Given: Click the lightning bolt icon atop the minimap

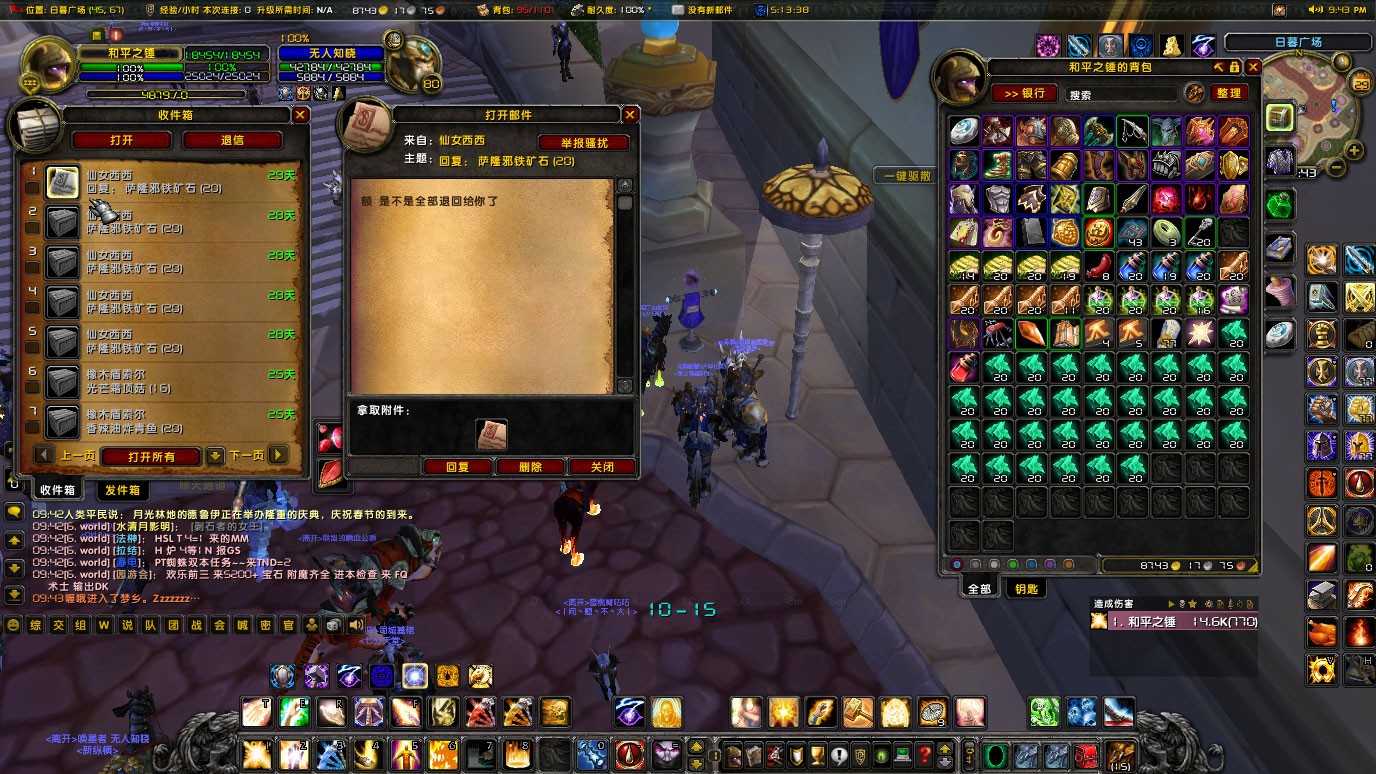Looking at the screenshot, I should [x=1342, y=61].
